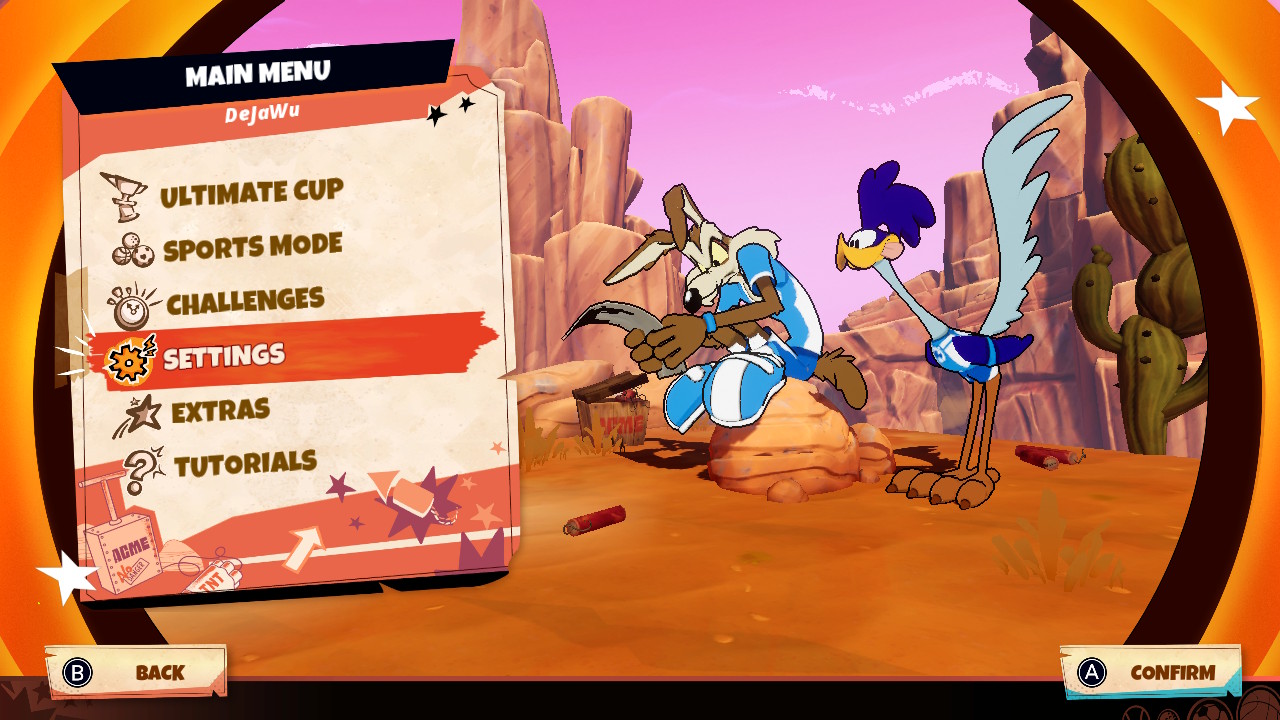Choose the Challenges menu entry
This screenshot has height=720, width=1280.
tap(245, 300)
